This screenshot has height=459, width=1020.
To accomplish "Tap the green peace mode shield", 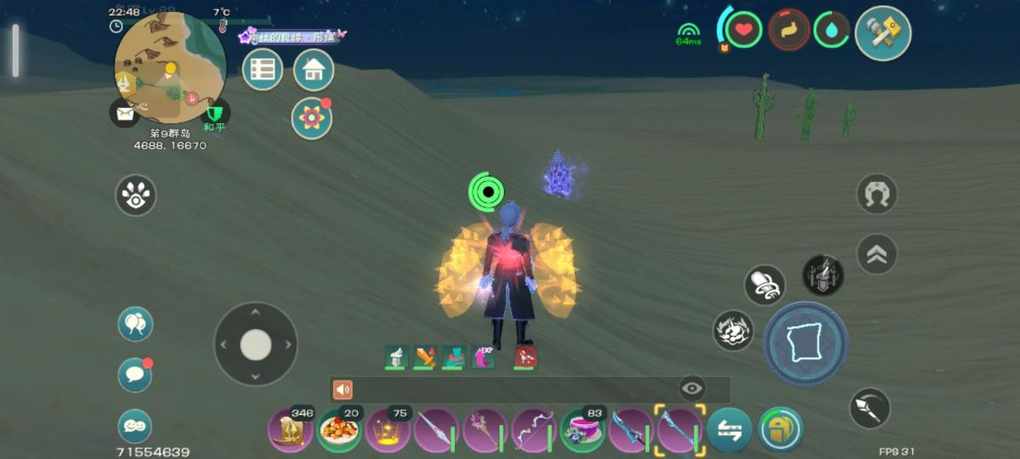I will click(215, 112).
